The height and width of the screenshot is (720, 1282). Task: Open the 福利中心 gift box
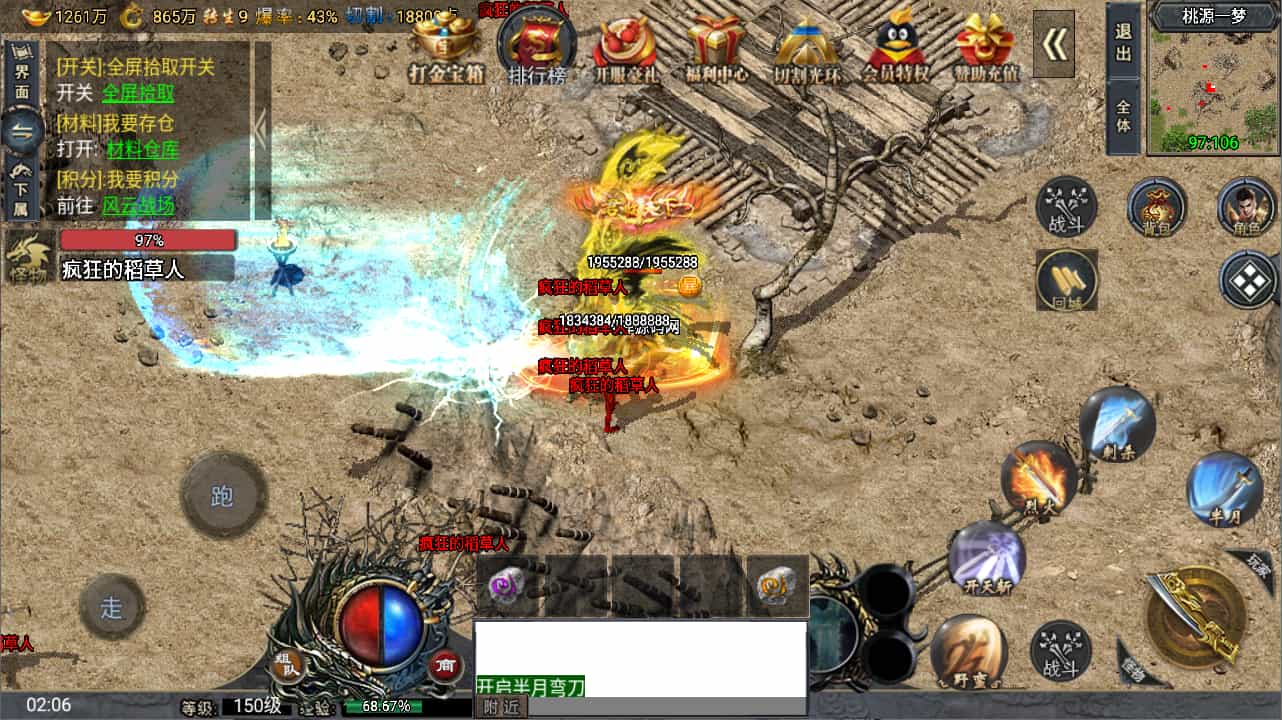(x=717, y=44)
